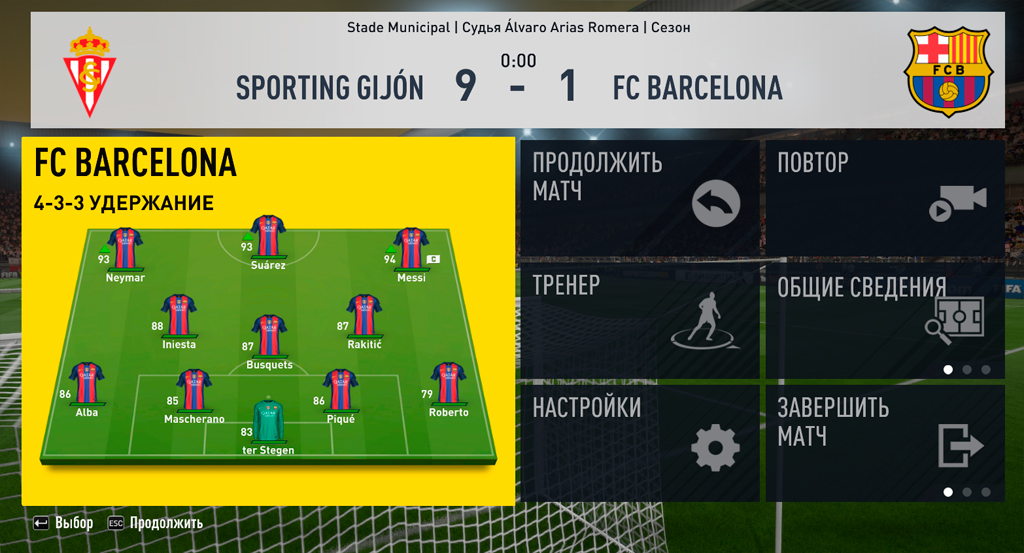Select the Продолжить матч tile
Viewport: 1024px width, 553px height.
(x=639, y=197)
